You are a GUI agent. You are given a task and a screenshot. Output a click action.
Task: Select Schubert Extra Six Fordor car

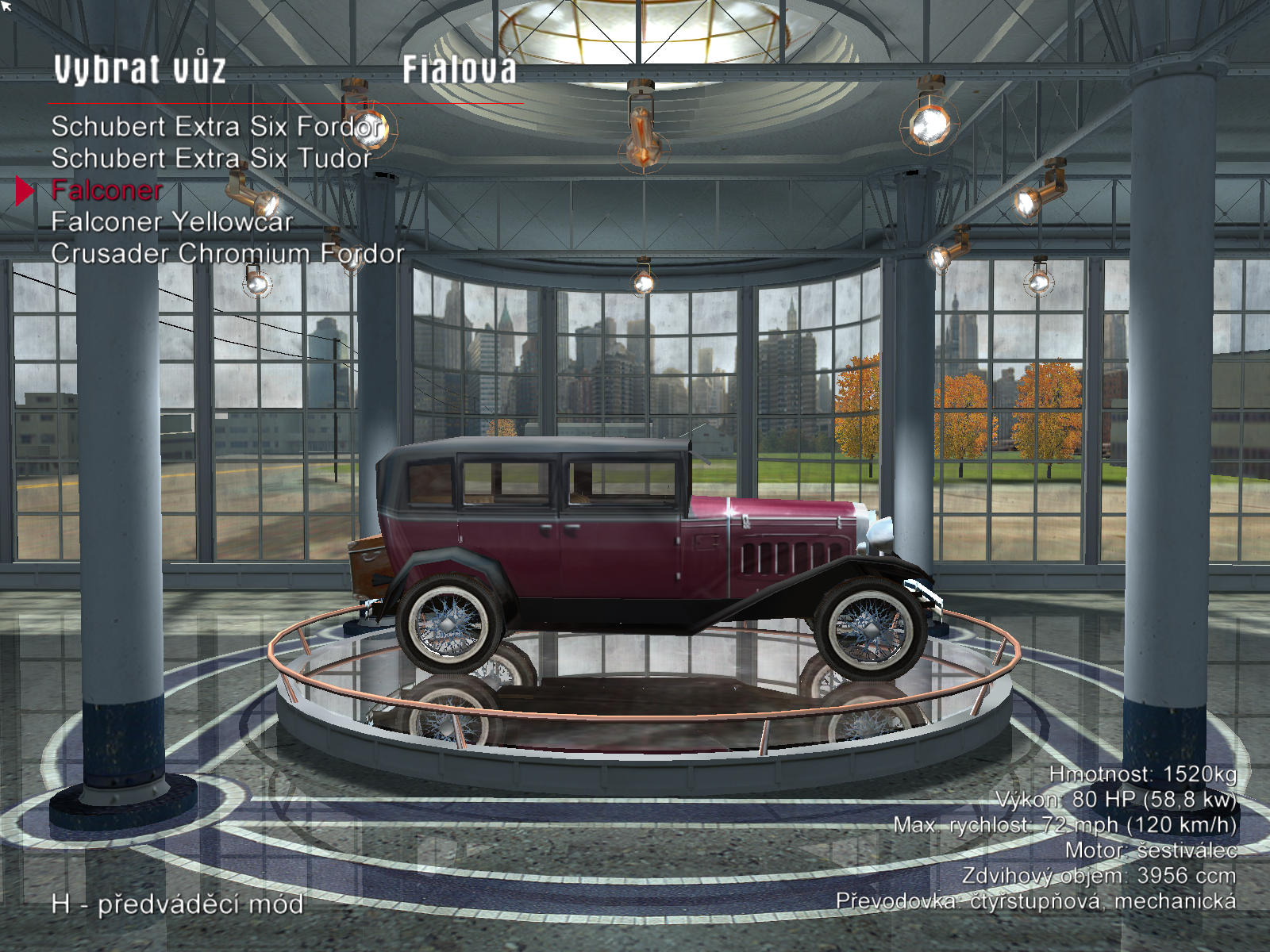(x=217, y=127)
